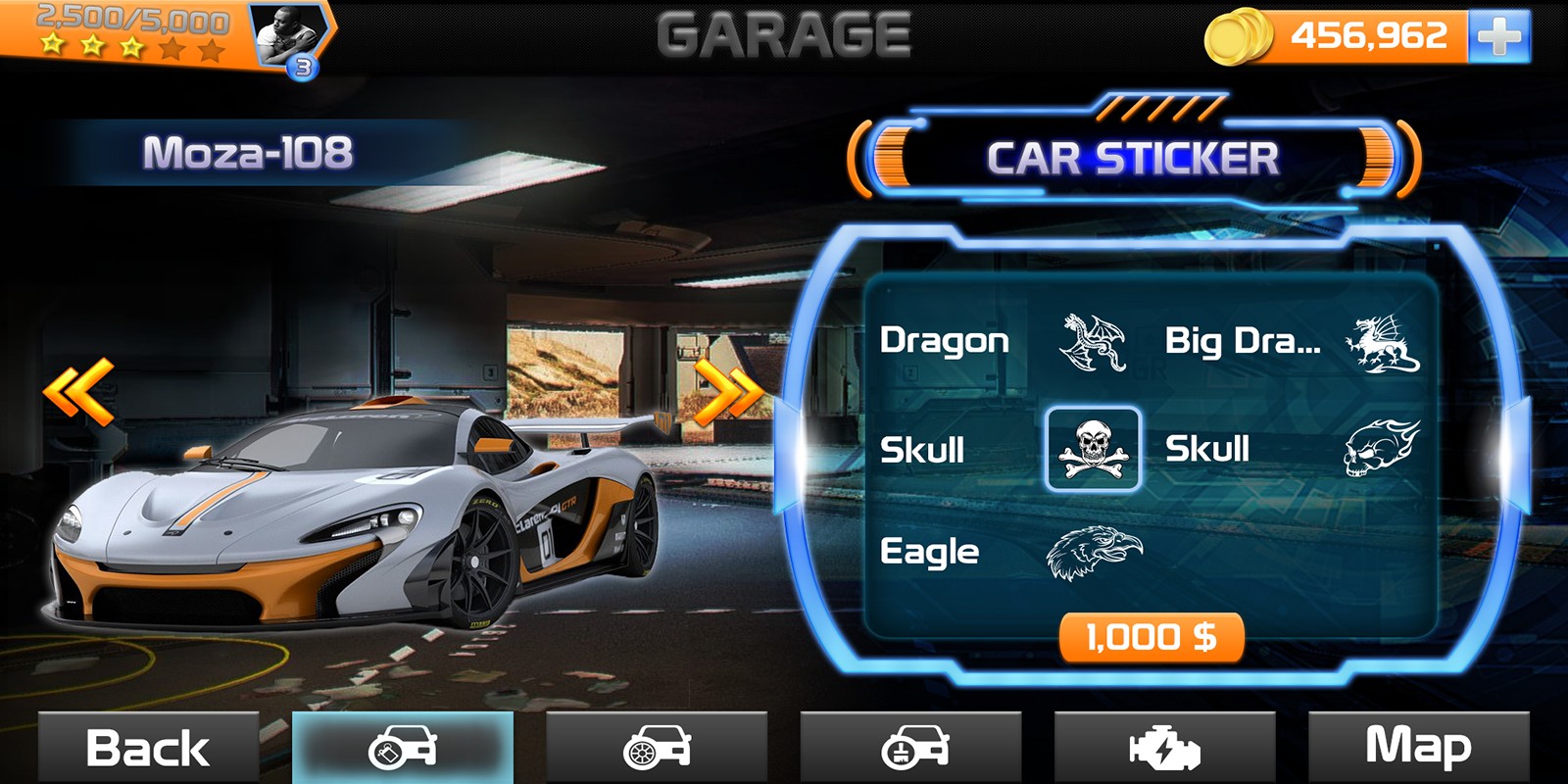Buy the sticker for 1,000 $
Viewport: 1568px width, 784px height.
1151,638
